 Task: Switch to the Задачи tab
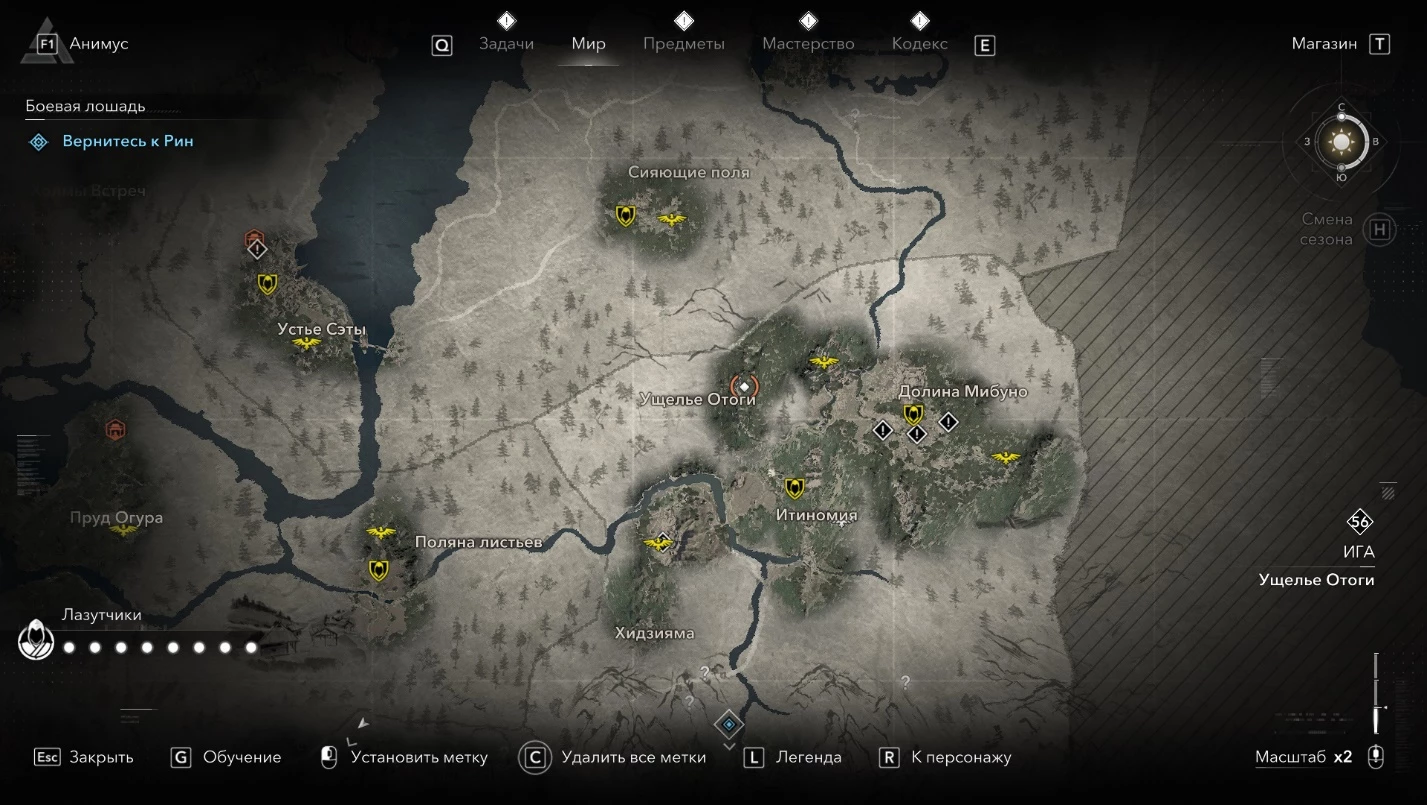click(506, 44)
